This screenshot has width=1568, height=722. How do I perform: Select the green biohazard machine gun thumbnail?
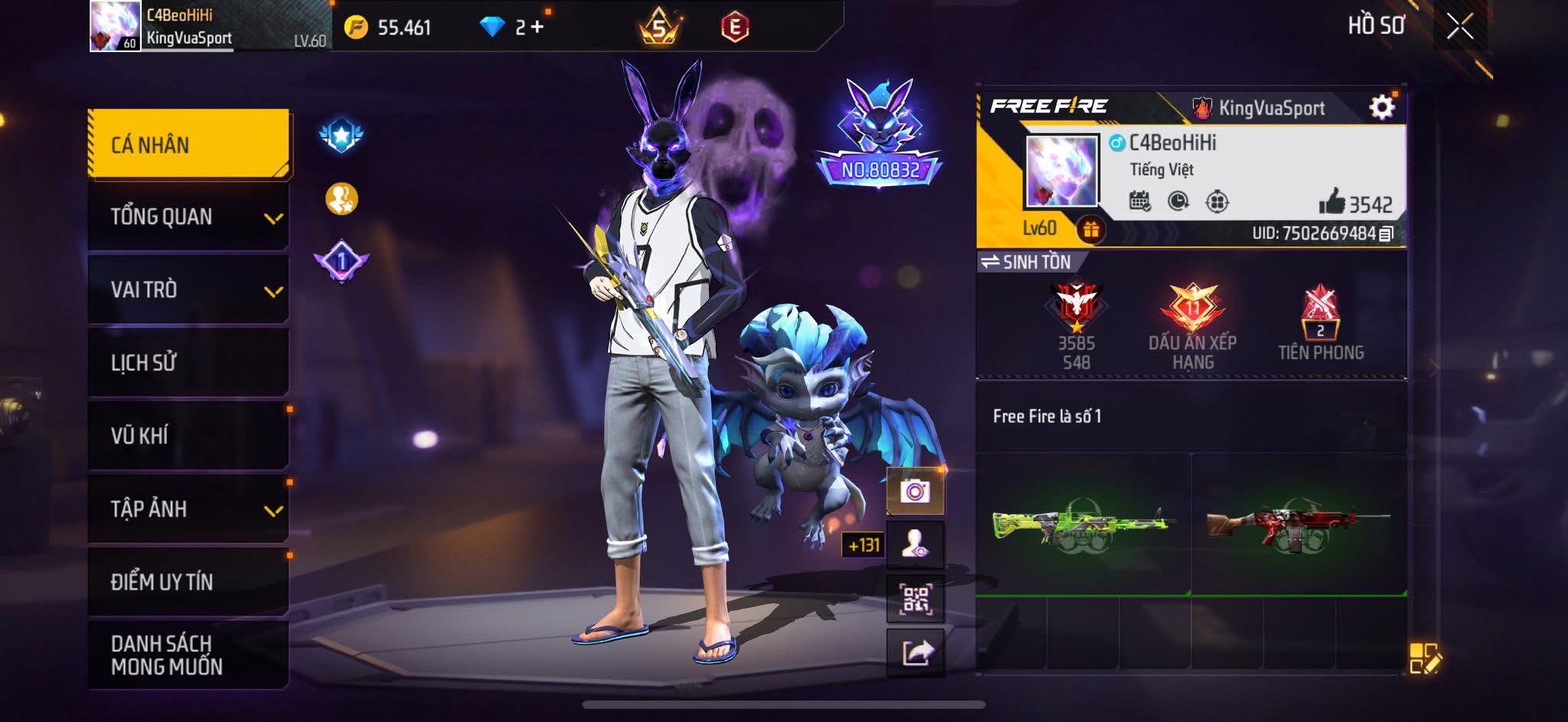pos(1083,524)
